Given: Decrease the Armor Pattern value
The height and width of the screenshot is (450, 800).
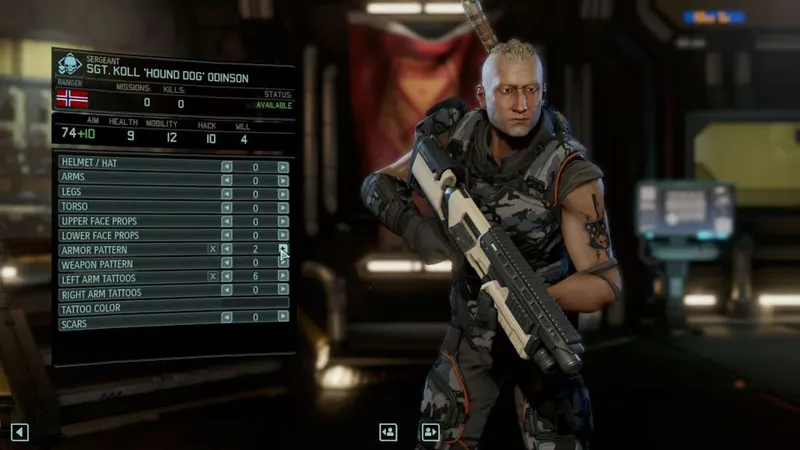Looking at the screenshot, I should point(226,249).
